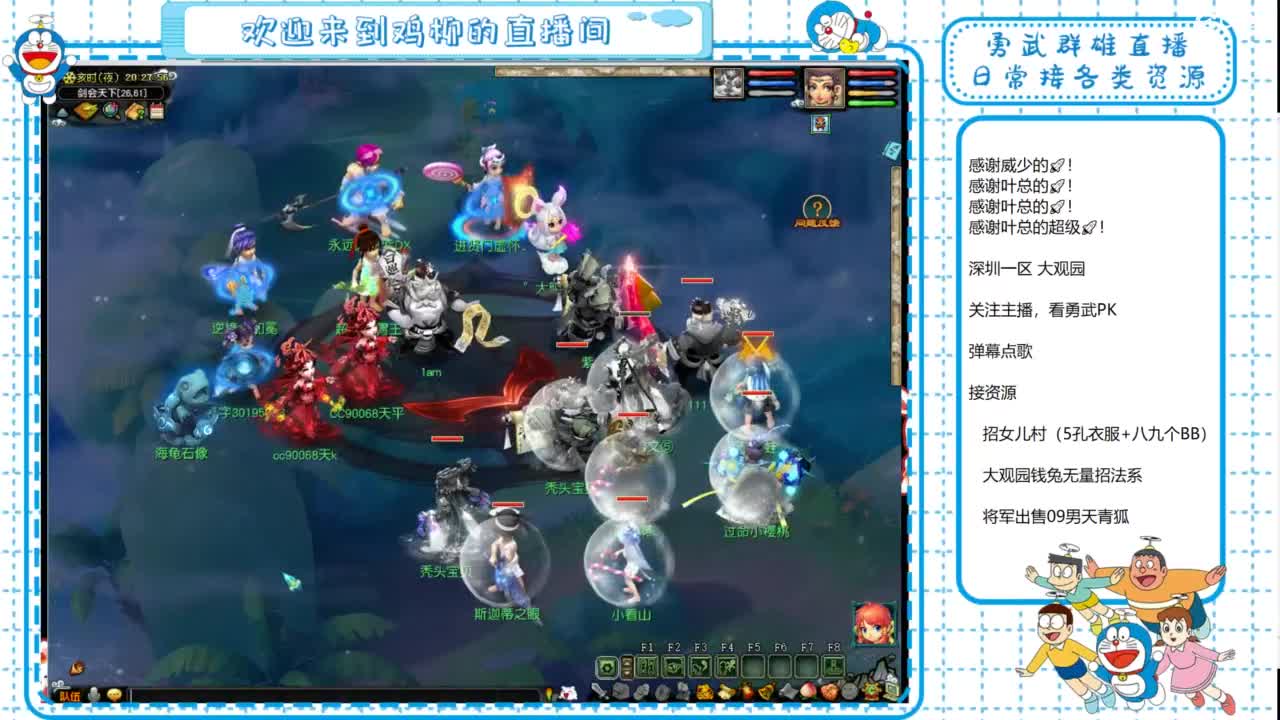The height and width of the screenshot is (720, 1280).
Task: Click the pet summon thumbnail under the portraits
Action: [x=821, y=124]
